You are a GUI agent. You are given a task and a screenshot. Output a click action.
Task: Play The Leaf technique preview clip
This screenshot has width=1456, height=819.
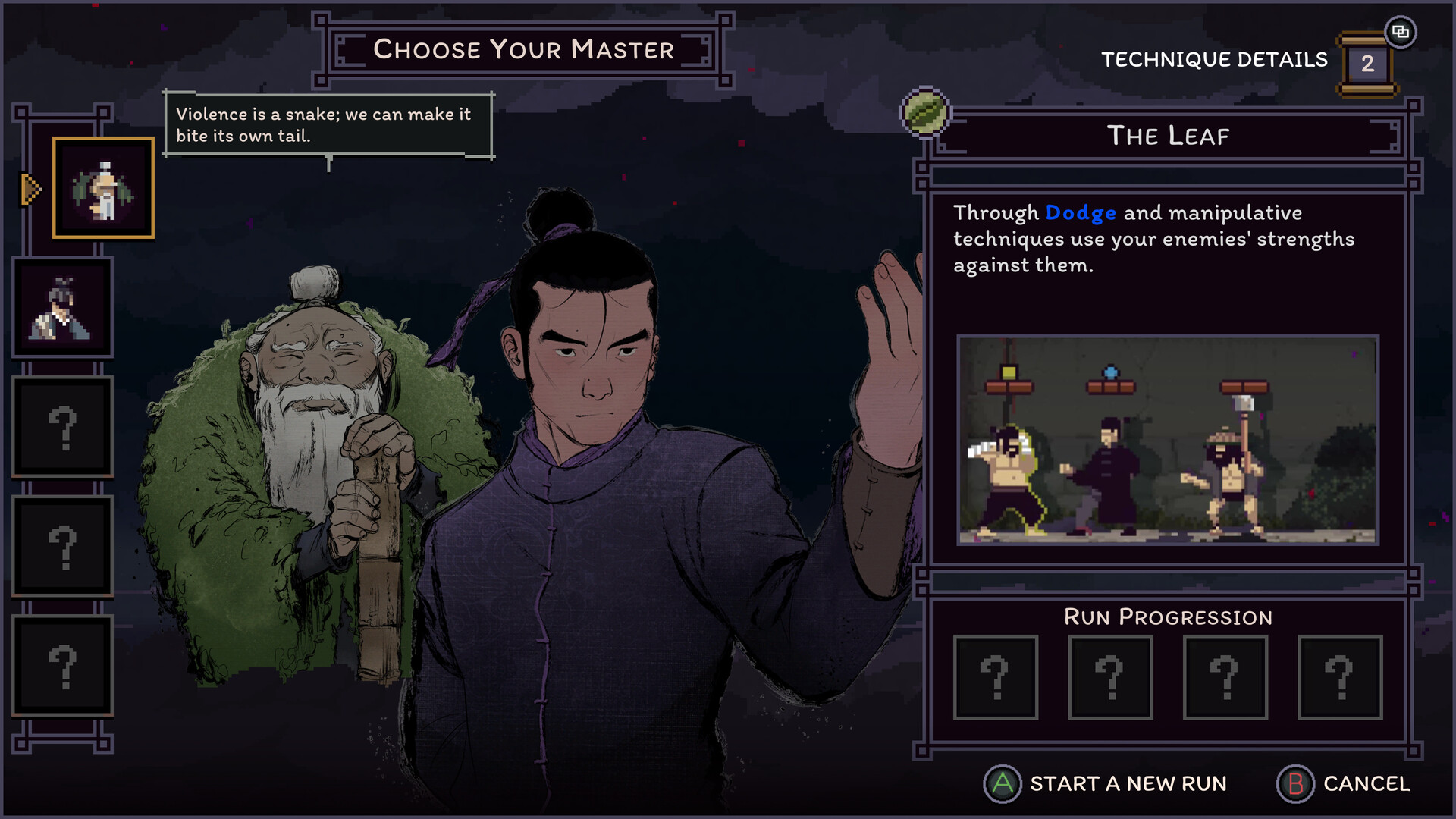point(1168,440)
